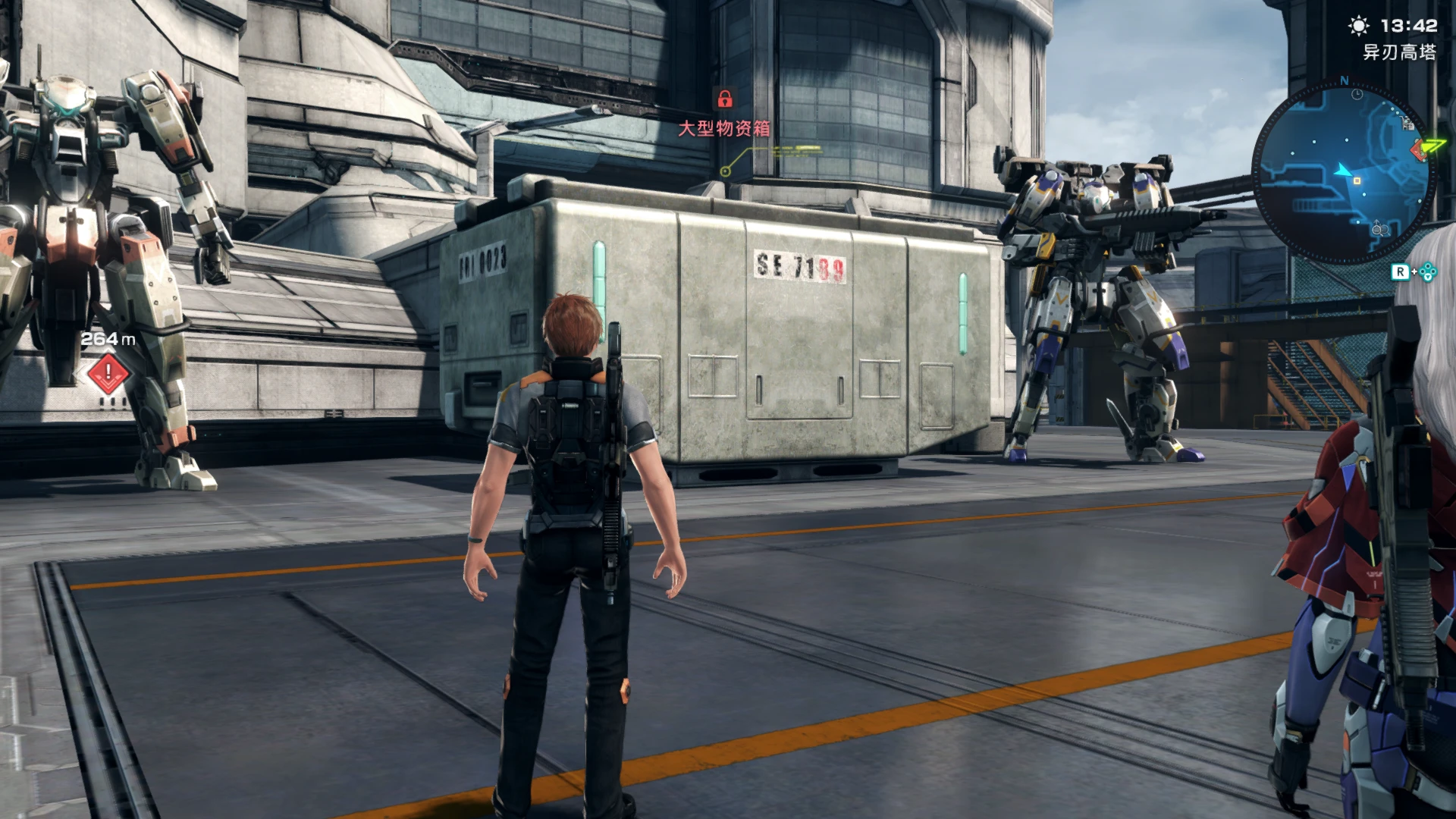Toggle the yellow square objective marker on minimap

tap(1357, 180)
